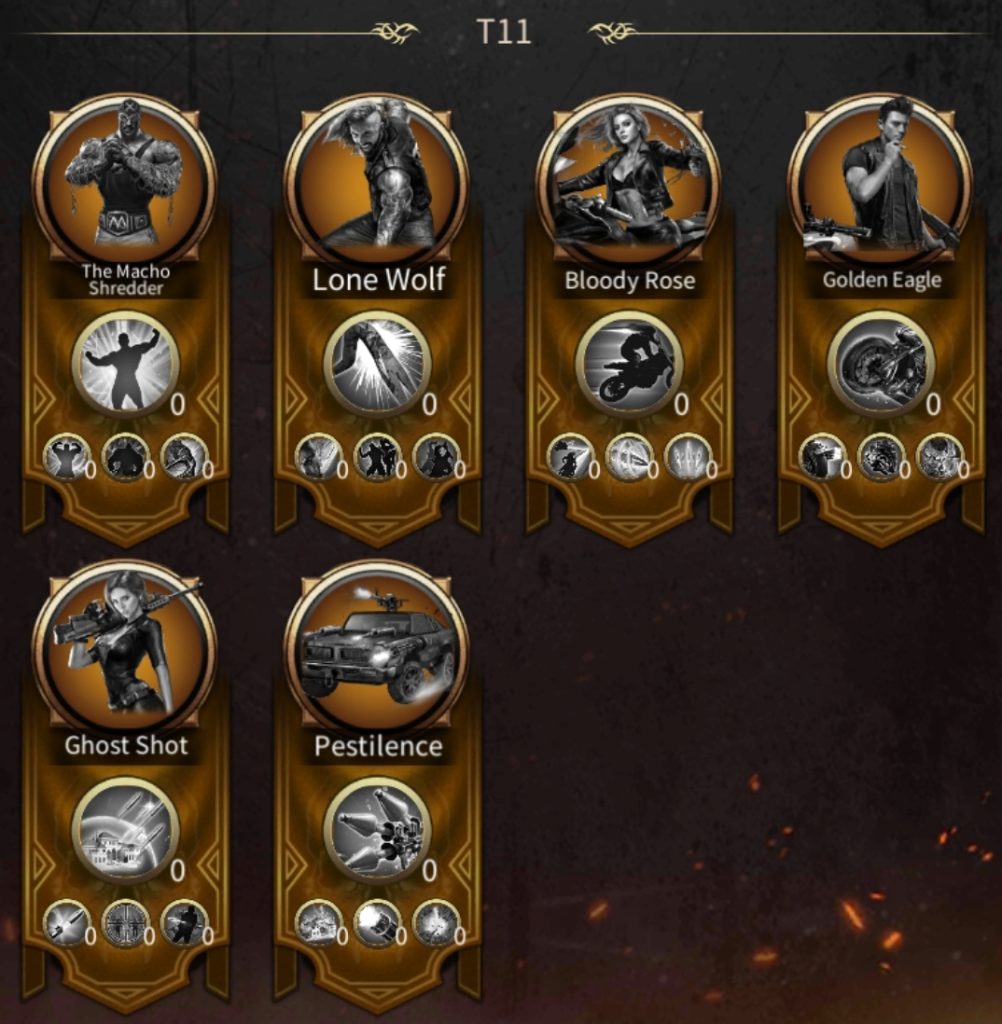Viewport: 1002px width, 1024px height.
Task: View Macho Shredder's large flexing silhouette skill
Action: [x=125, y=364]
